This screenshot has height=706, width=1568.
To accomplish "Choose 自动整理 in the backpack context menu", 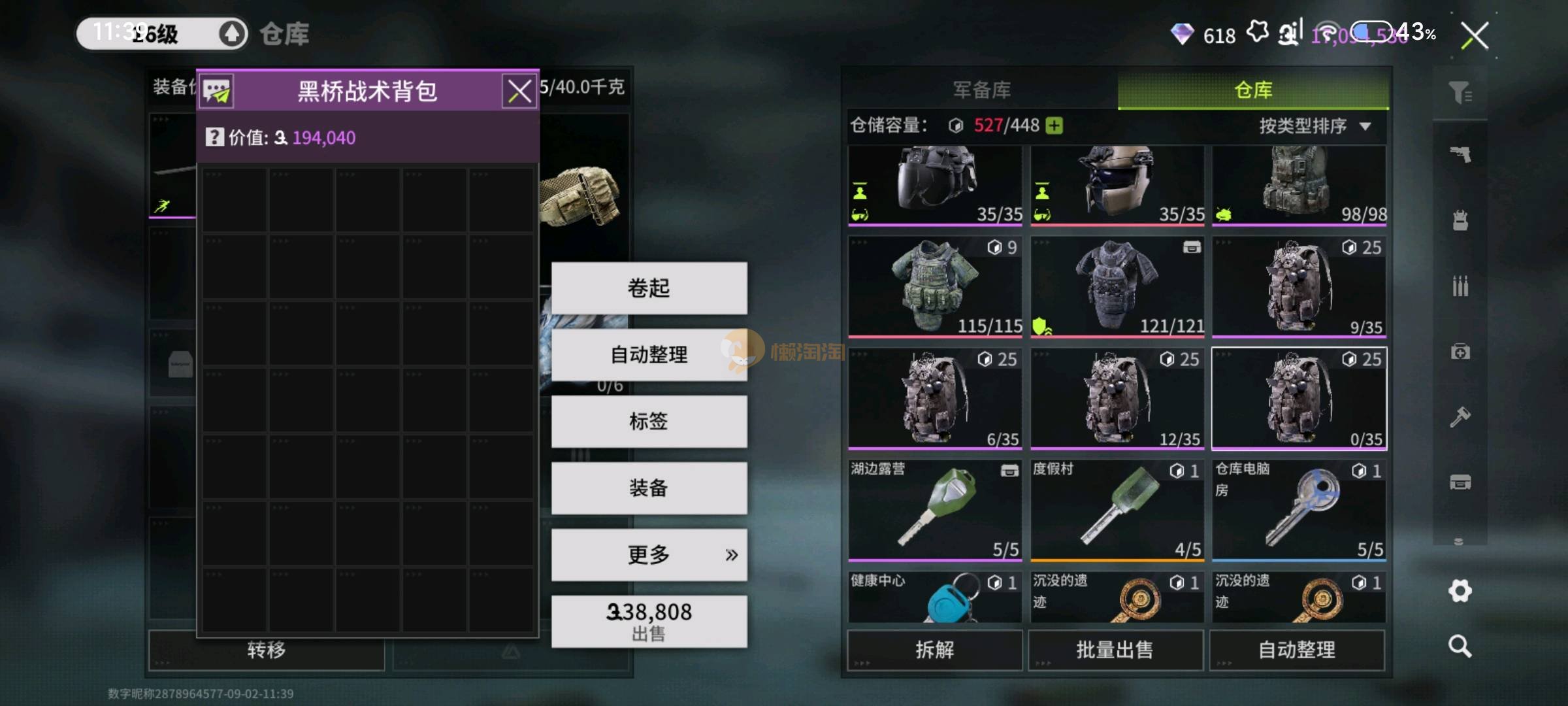I will 649,355.
